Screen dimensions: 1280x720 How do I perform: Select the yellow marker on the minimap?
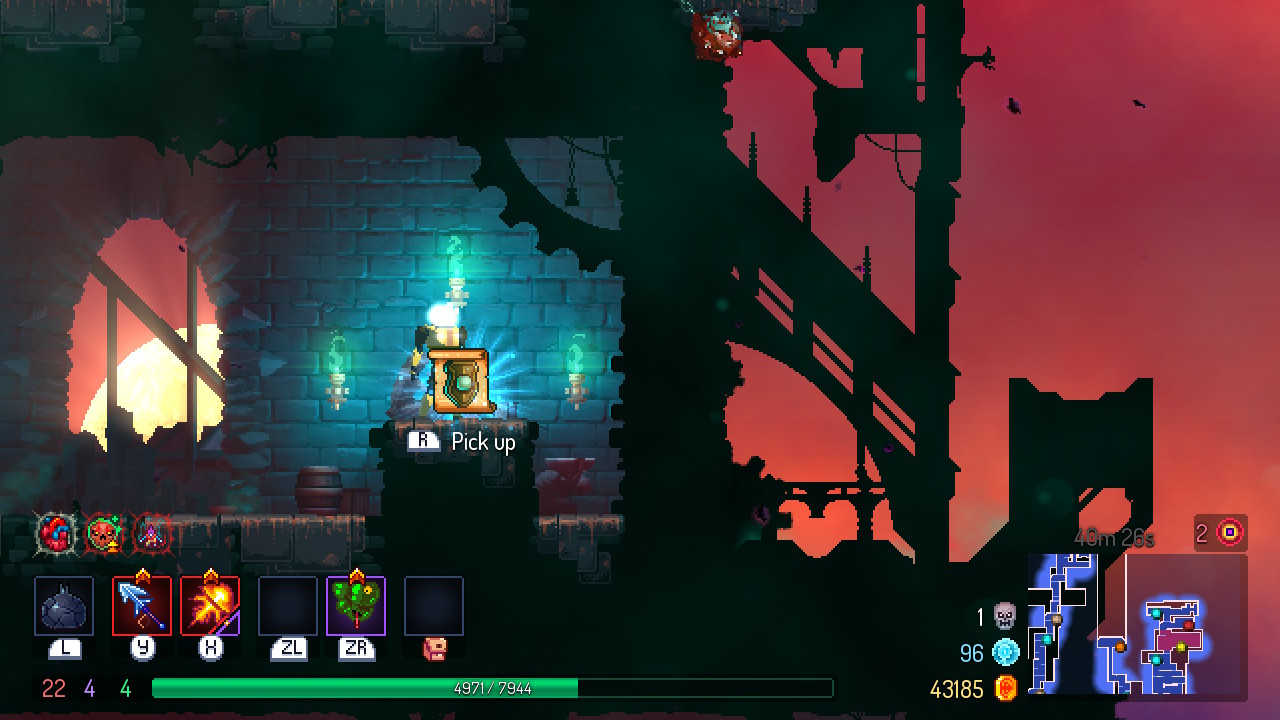click(x=1180, y=648)
